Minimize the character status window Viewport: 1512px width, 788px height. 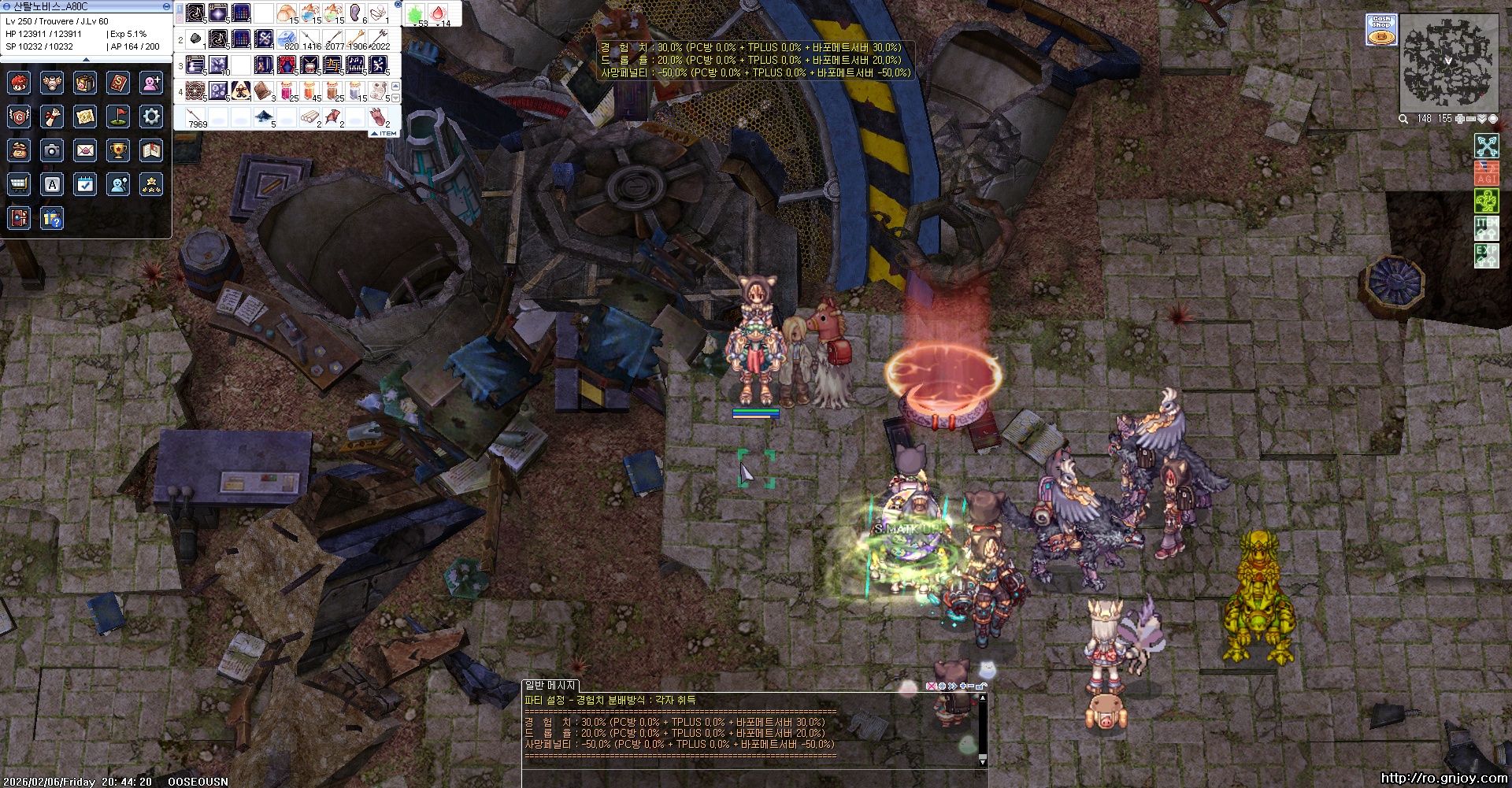click(x=166, y=6)
